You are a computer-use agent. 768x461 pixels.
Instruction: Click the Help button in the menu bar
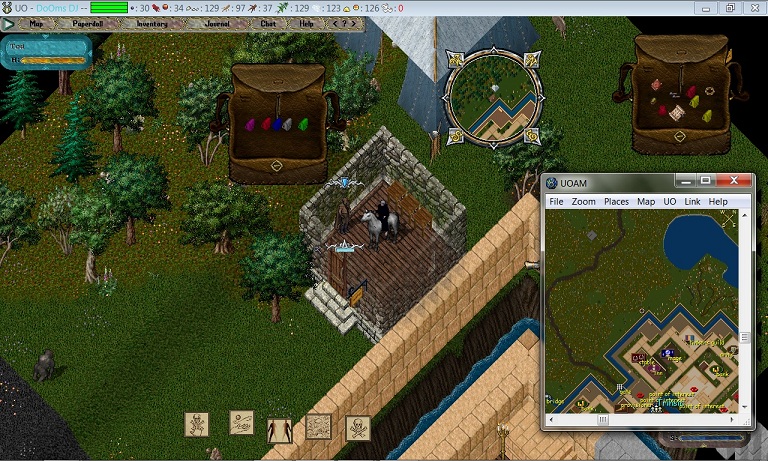pos(307,23)
